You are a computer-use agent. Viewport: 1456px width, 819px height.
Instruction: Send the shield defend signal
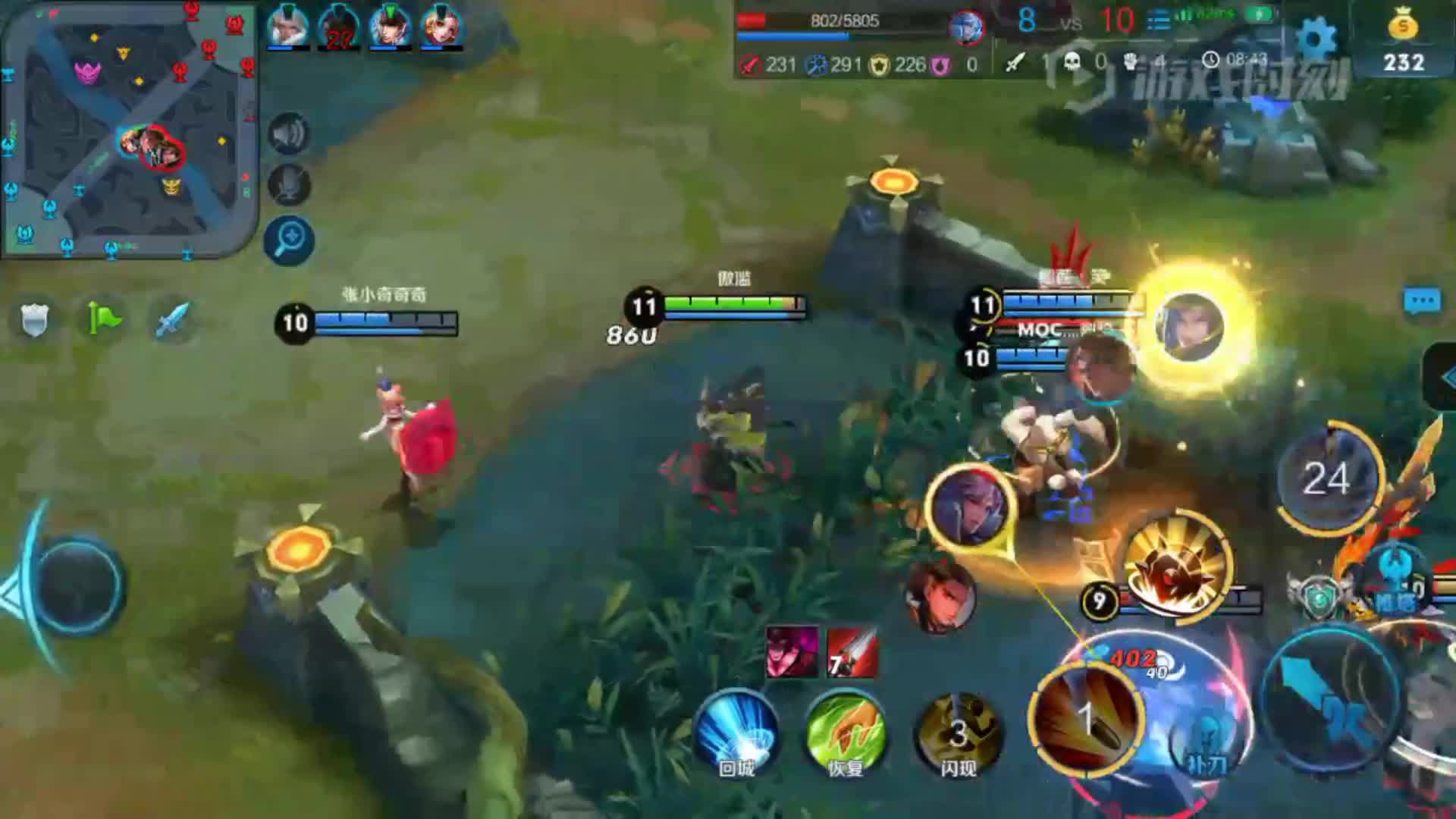point(34,319)
